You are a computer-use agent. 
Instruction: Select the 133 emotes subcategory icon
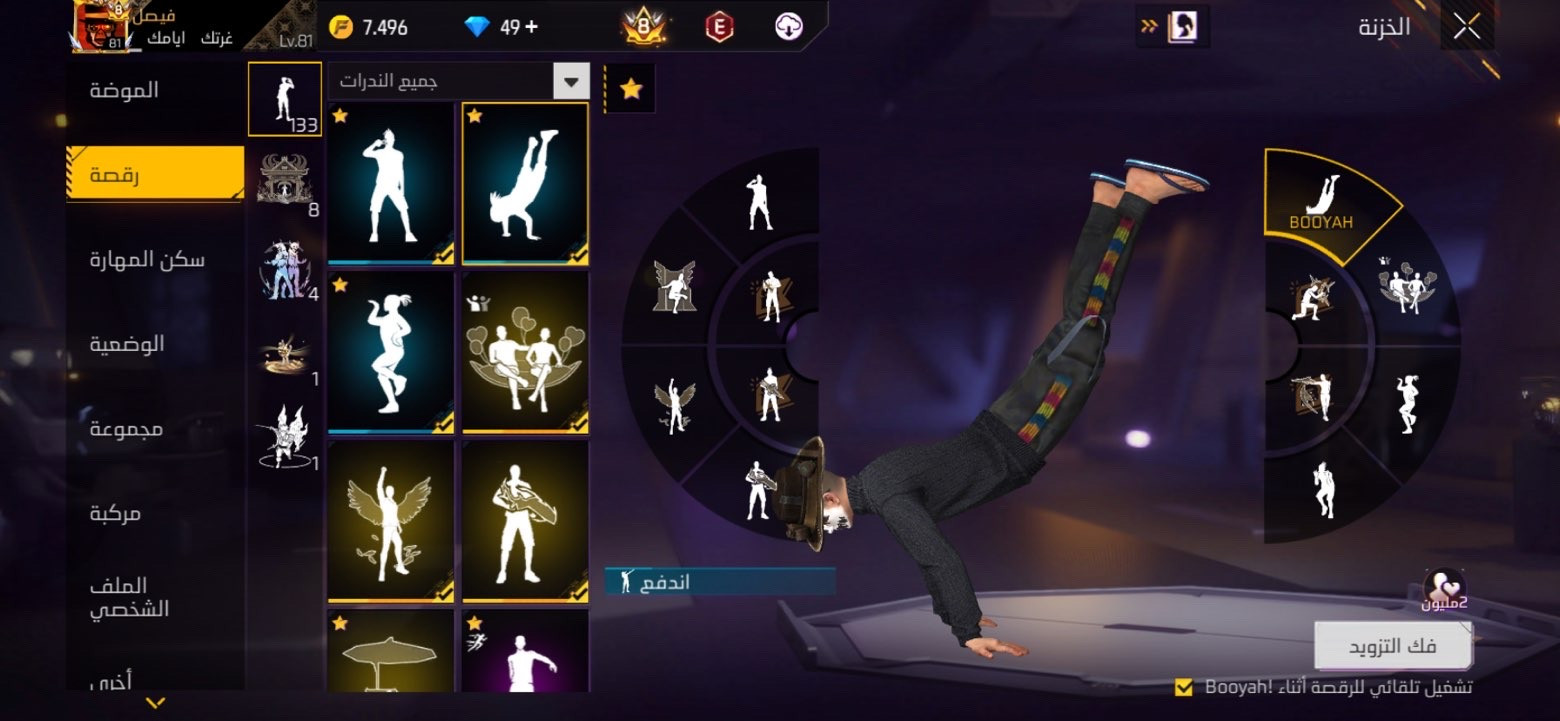(x=284, y=98)
